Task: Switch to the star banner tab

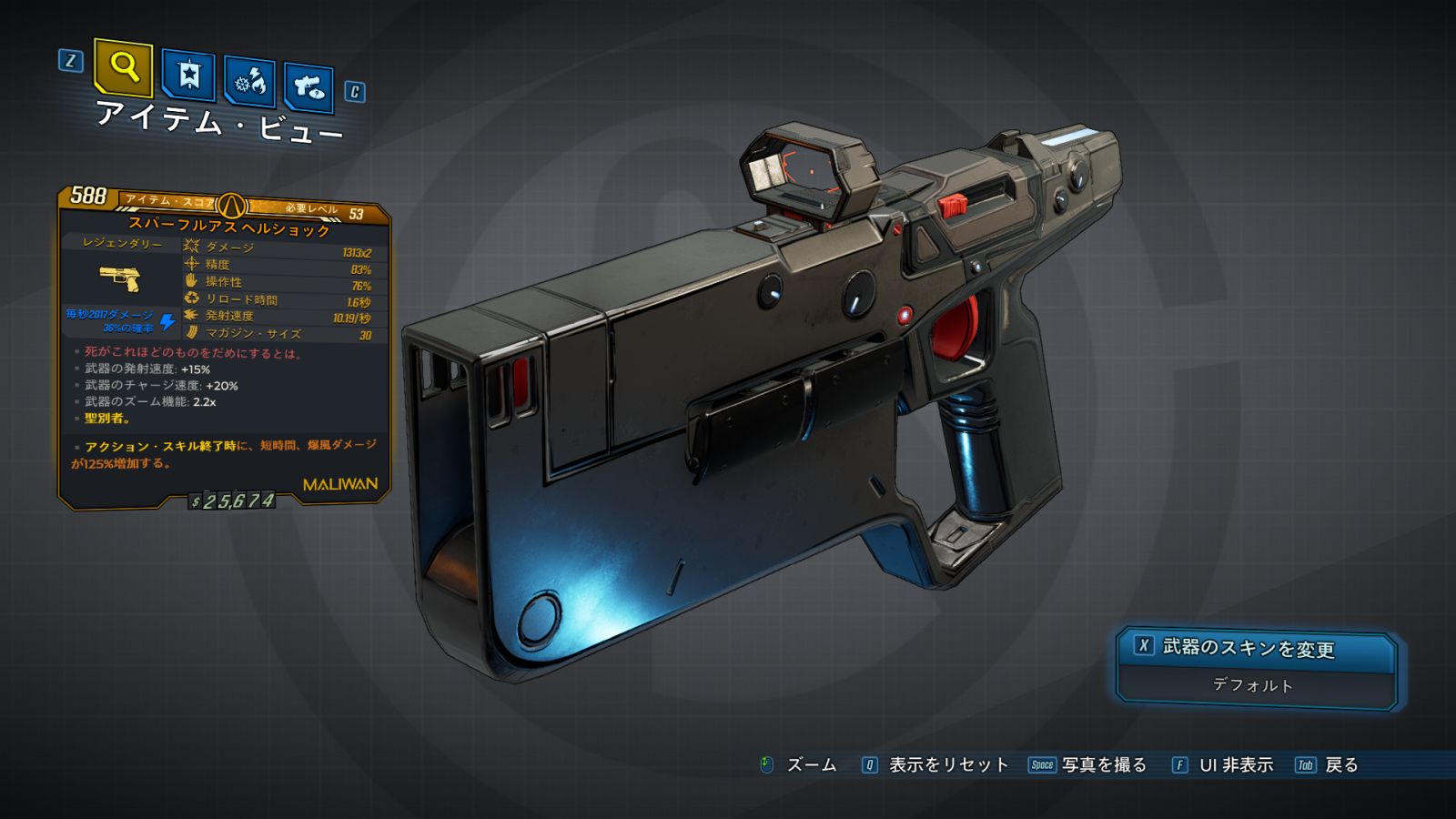Action: 188,75
